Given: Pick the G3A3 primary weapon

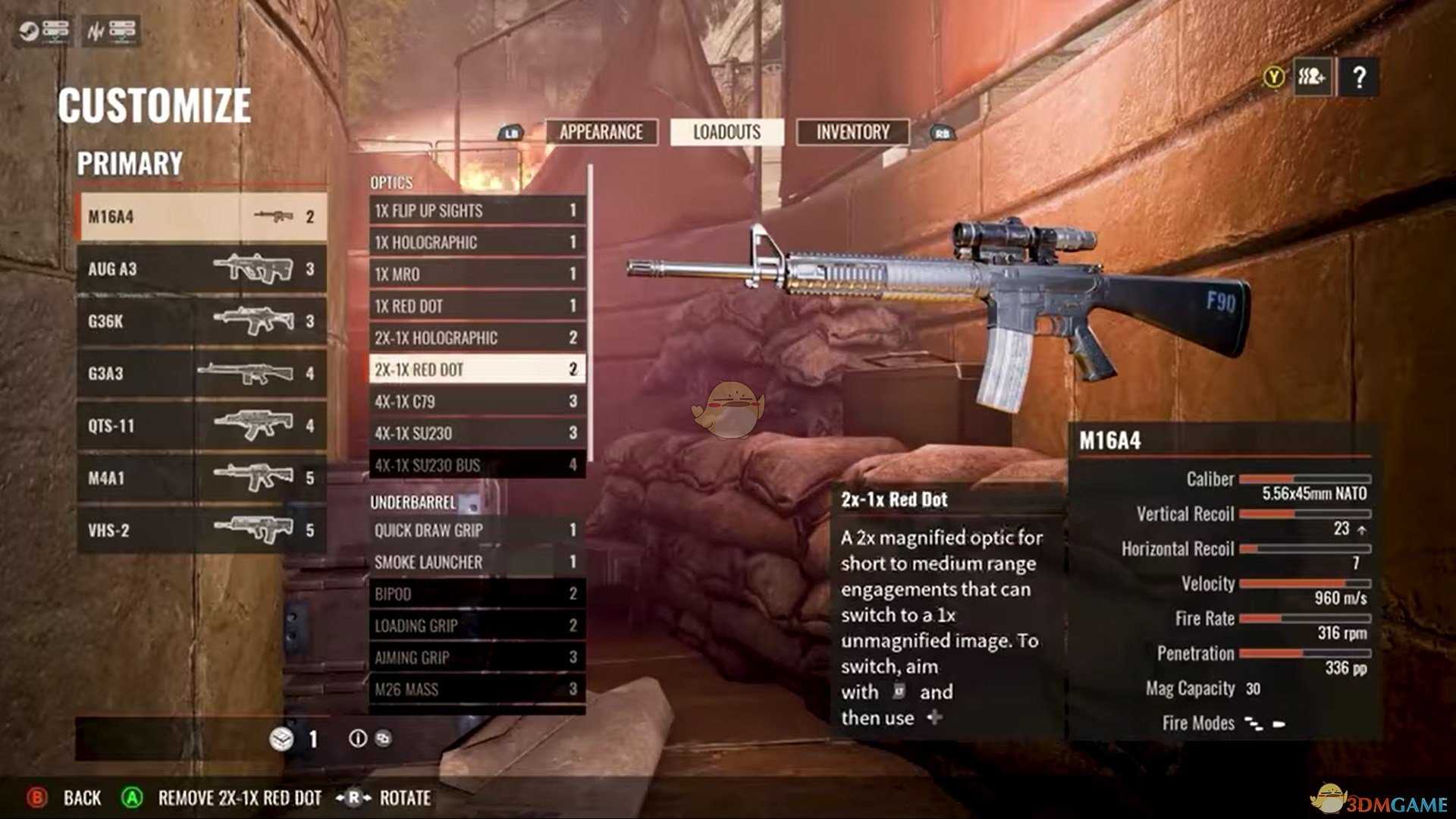Looking at the screenshot, I should pyautogui.click(x=202, y=374).
